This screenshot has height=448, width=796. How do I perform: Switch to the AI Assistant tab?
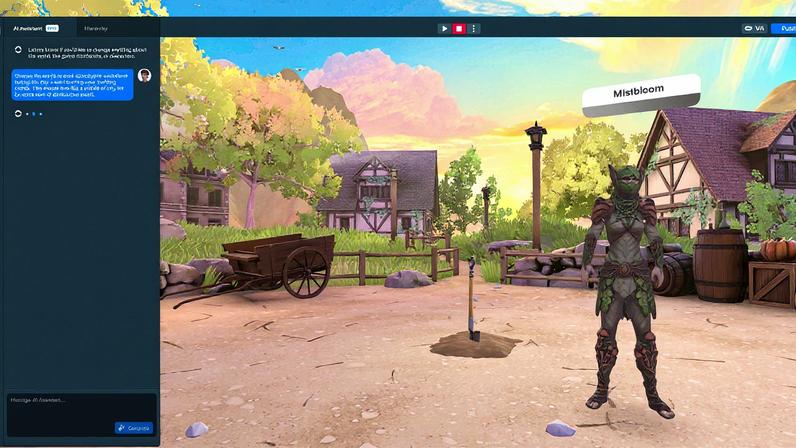pyautogui.click(x=29, y=28)
